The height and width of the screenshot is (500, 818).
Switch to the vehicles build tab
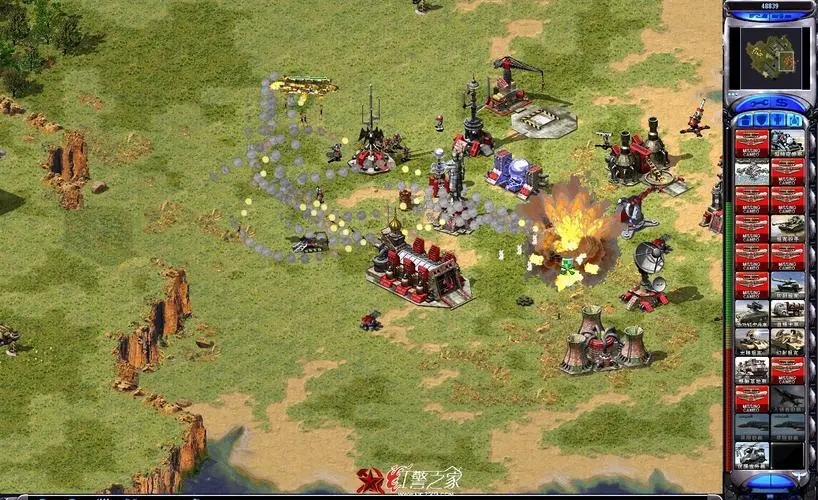click(794, 121)
